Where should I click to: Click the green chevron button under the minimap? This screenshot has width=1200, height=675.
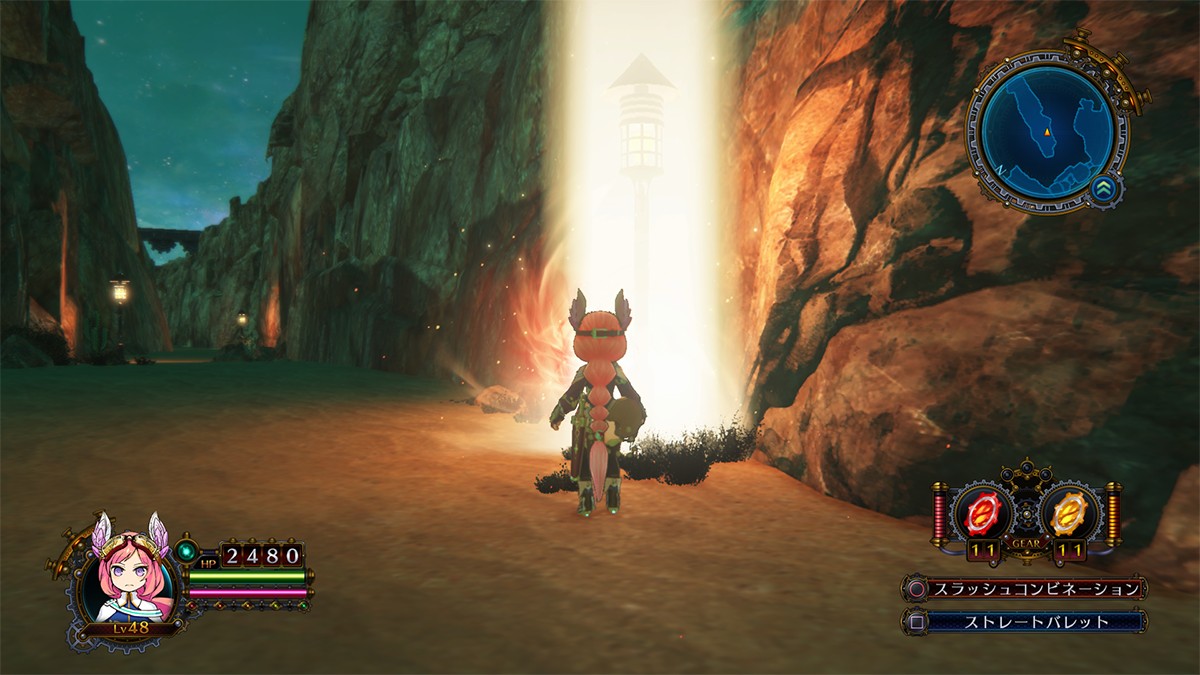click(x=1104, y=188)
